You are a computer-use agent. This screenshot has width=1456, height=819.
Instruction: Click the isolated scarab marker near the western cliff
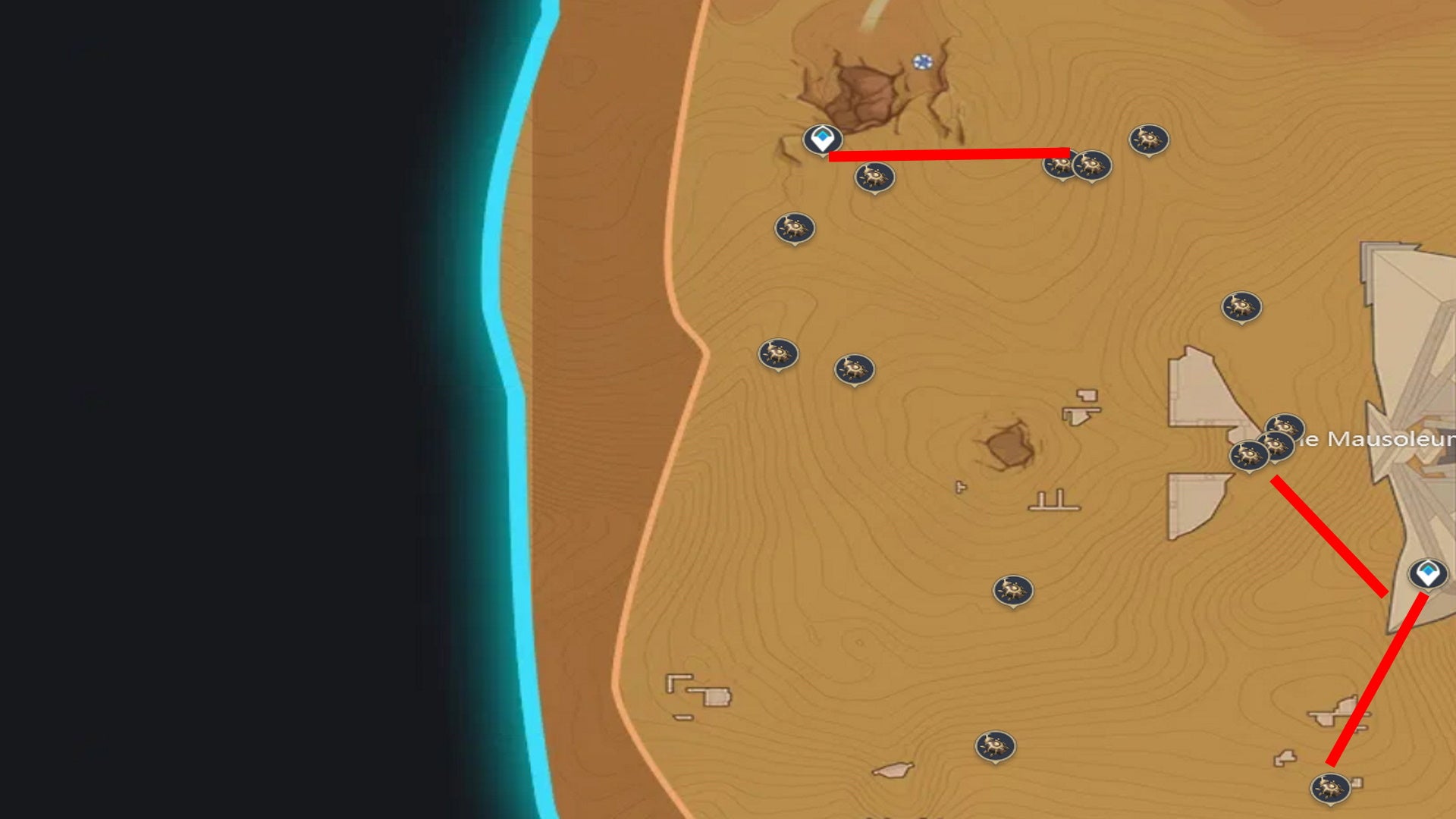pos(794,227)
